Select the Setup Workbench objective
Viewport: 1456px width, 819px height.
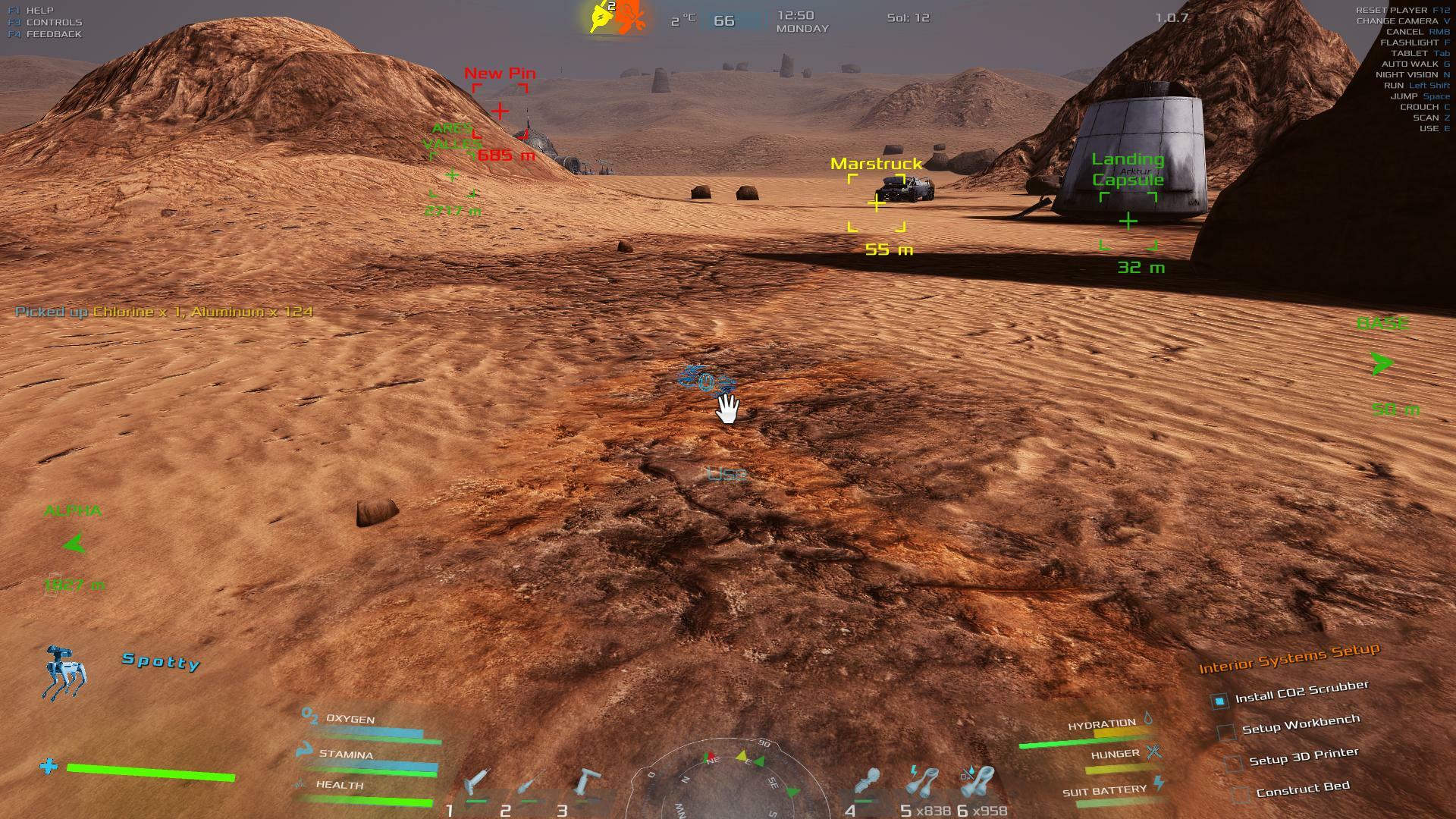(x=1301, y=725)
